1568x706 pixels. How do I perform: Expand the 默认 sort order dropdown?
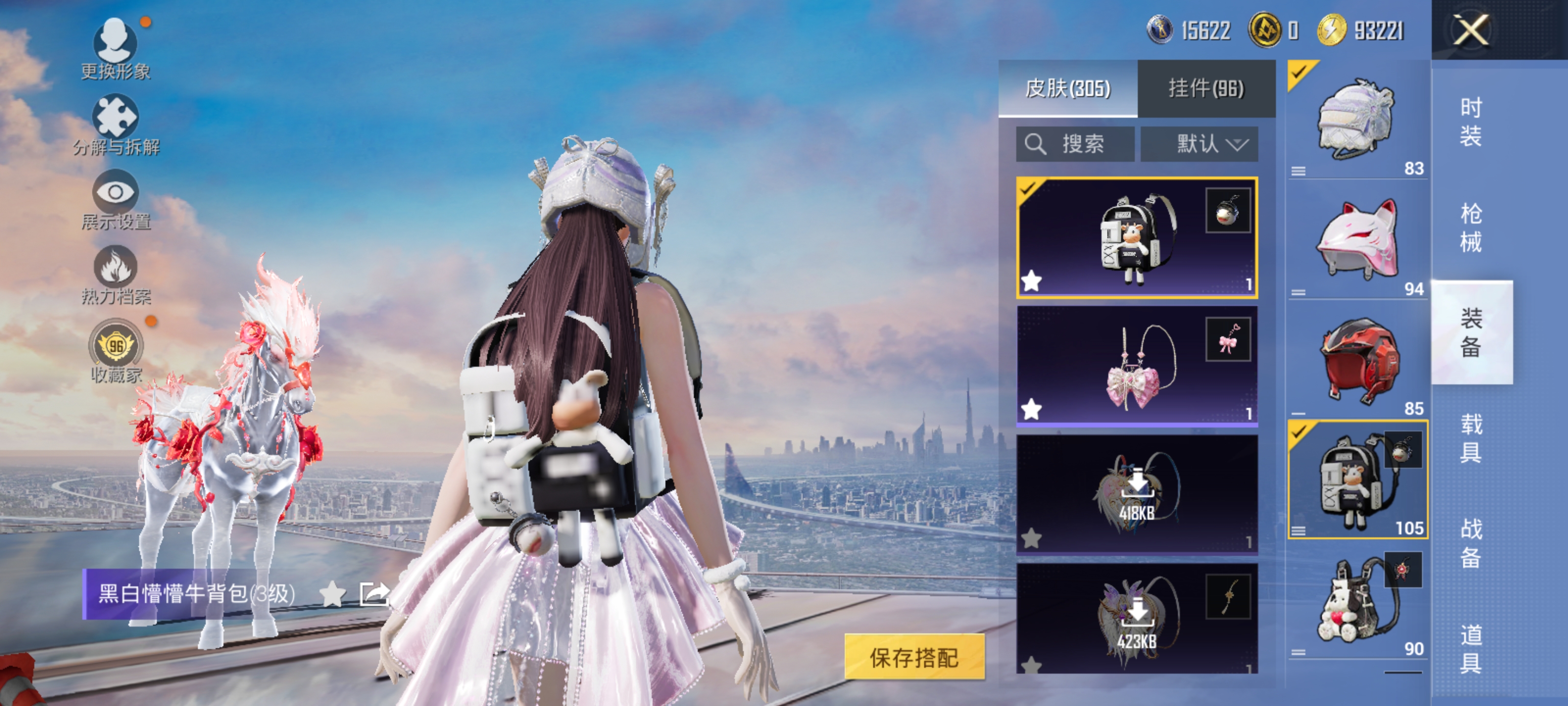pos(1198,144)
